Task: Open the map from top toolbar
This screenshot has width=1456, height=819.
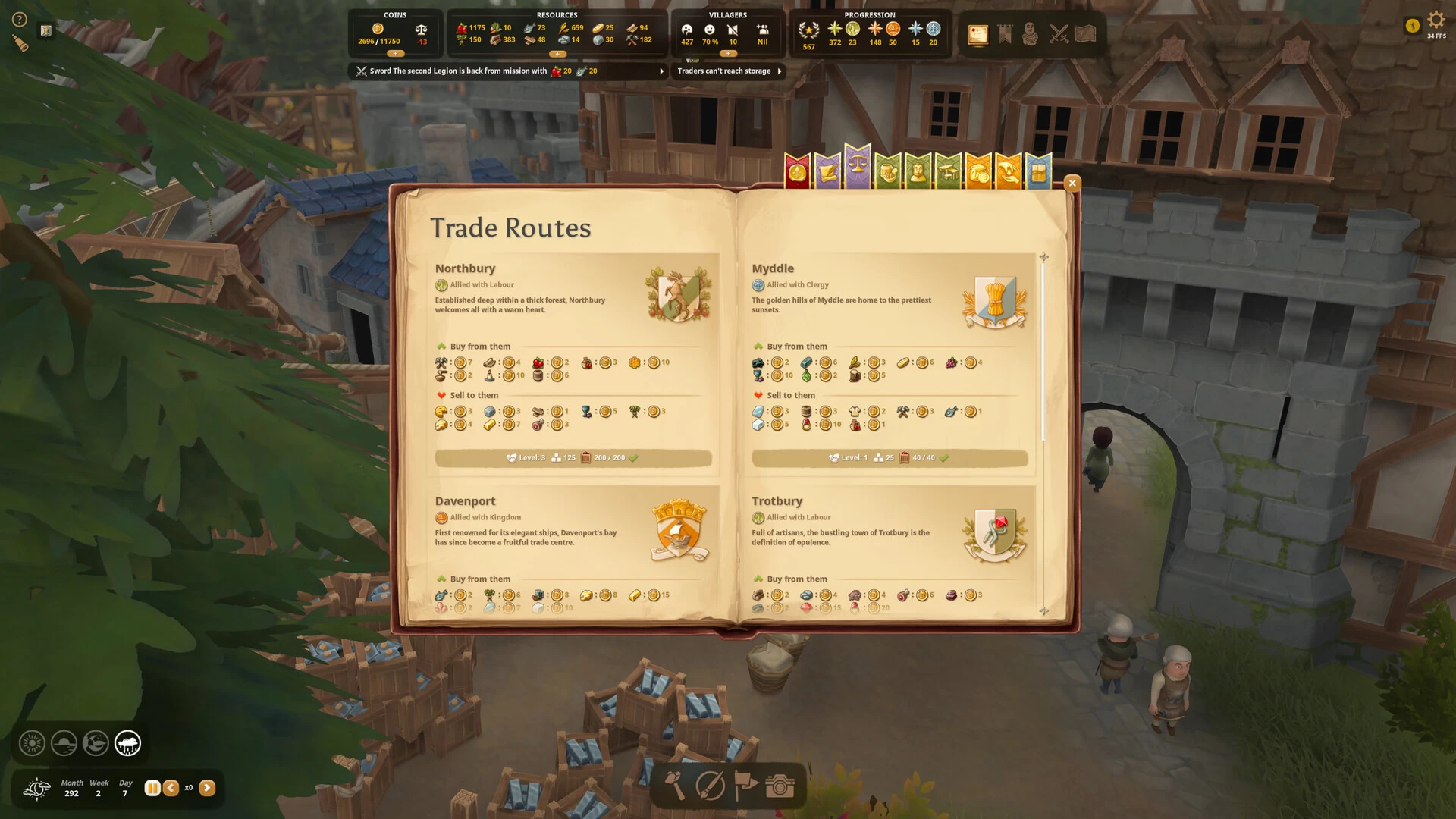Action: (1085, 34)
